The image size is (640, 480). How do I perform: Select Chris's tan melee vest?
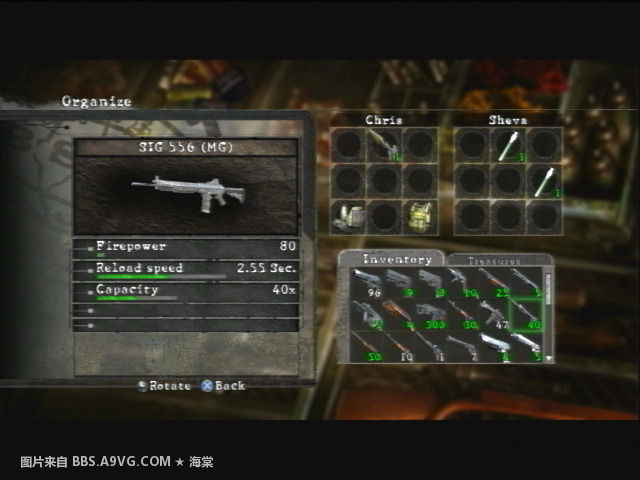[419, 216]
